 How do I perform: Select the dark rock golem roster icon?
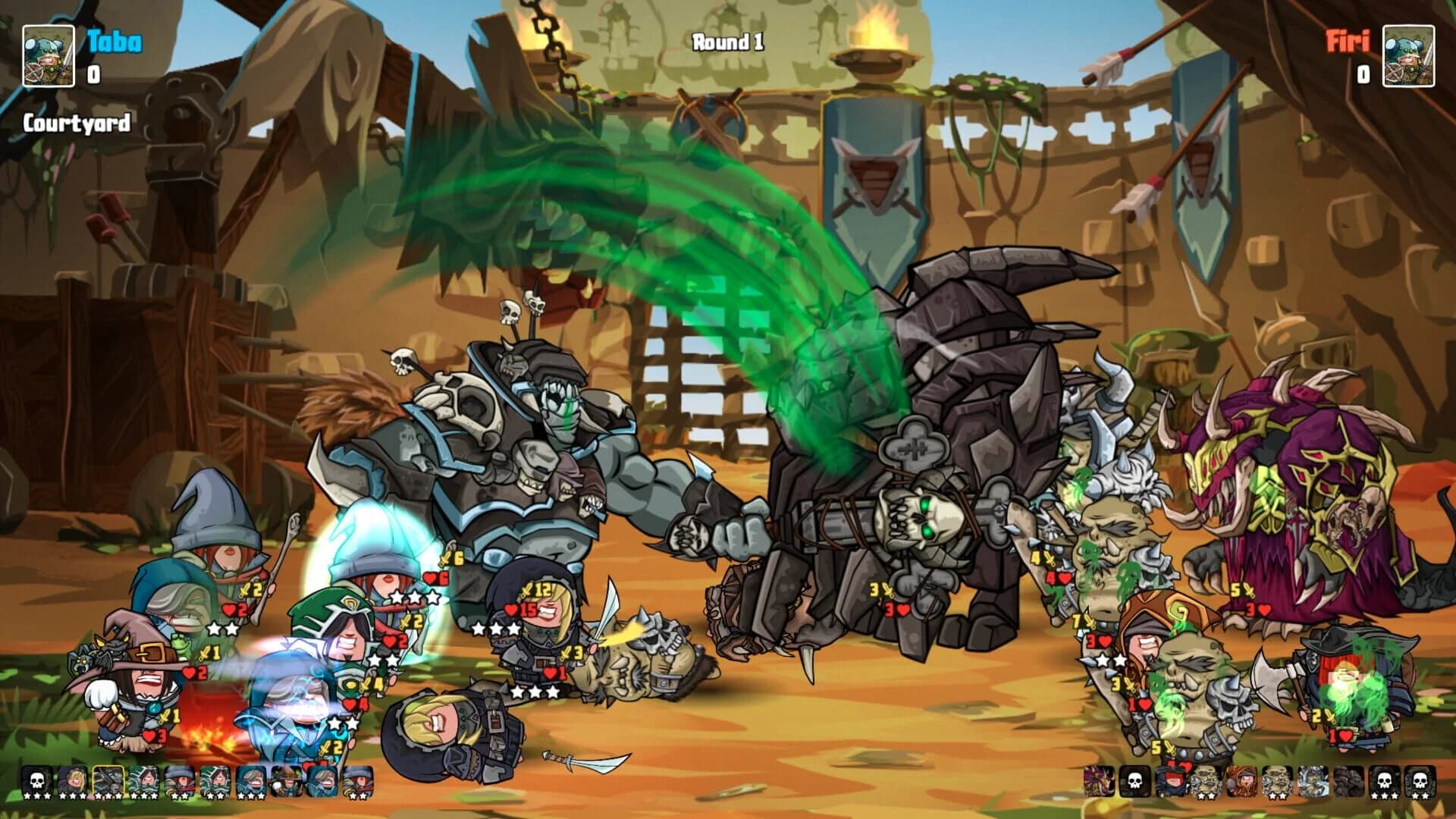(1348, 781)
